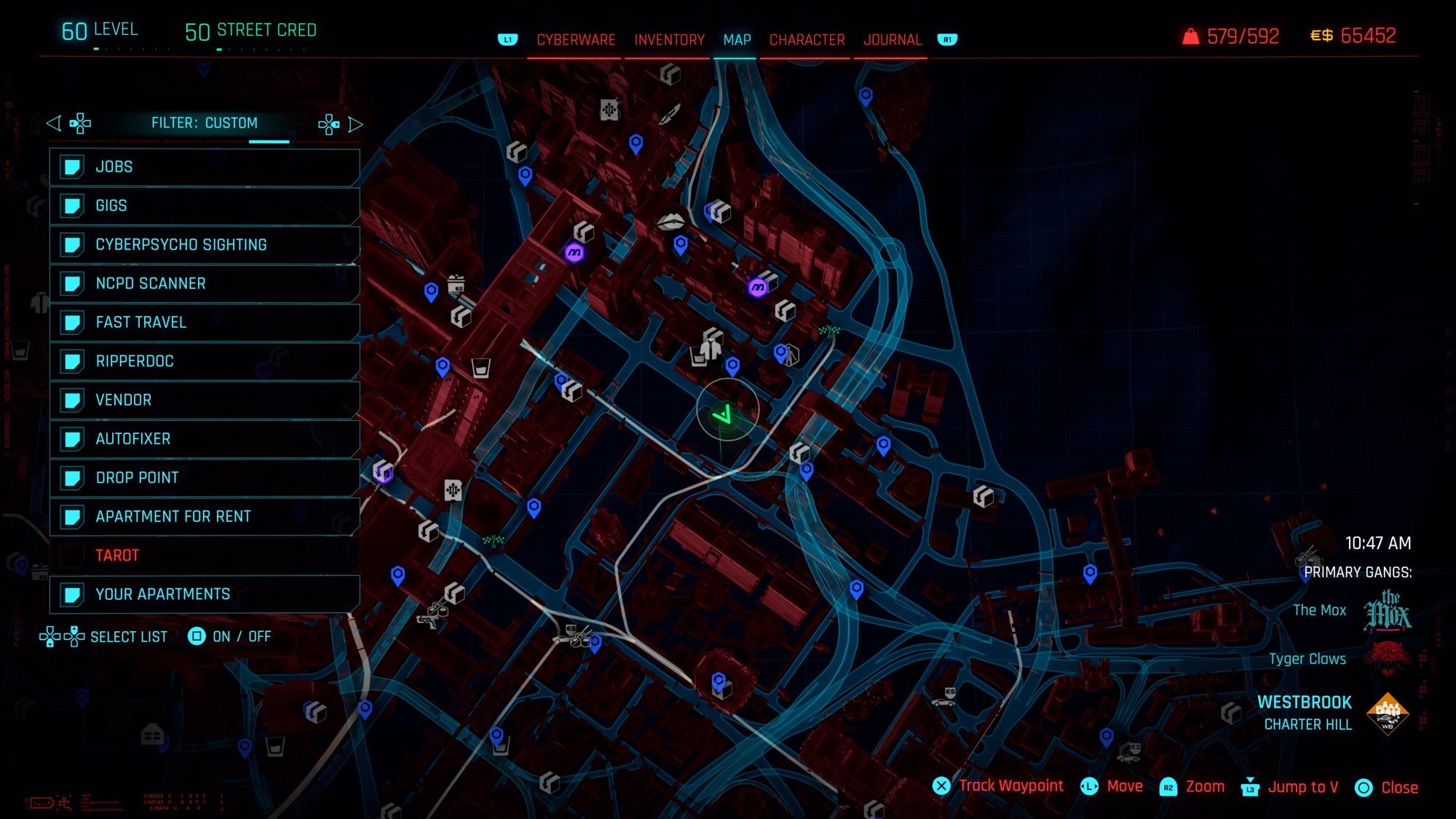Hide Fast Travel markers
The width and height of the screenshot is (1456, 819).
pyautogui.click(x=204, y=323)
